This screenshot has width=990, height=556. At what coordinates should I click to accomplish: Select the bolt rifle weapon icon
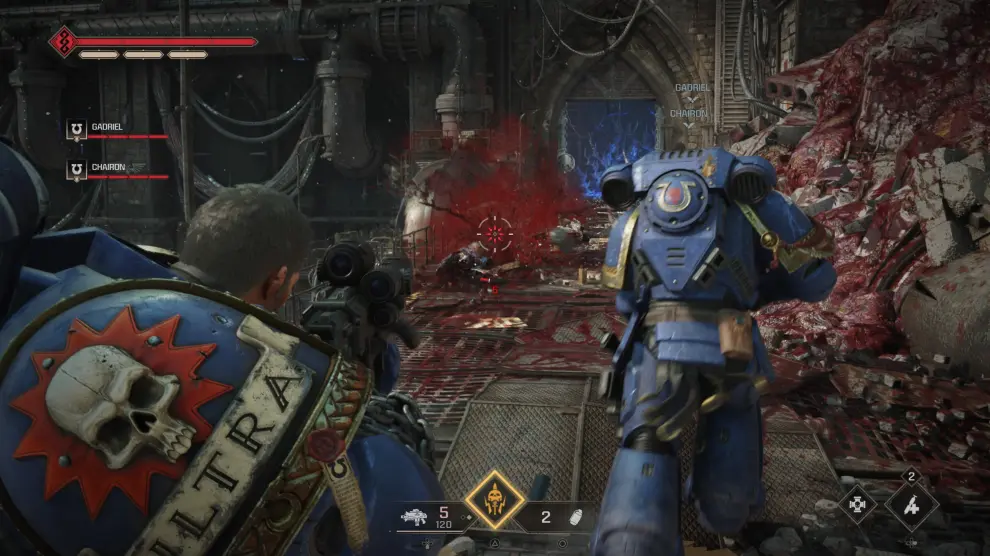(414, 518)
